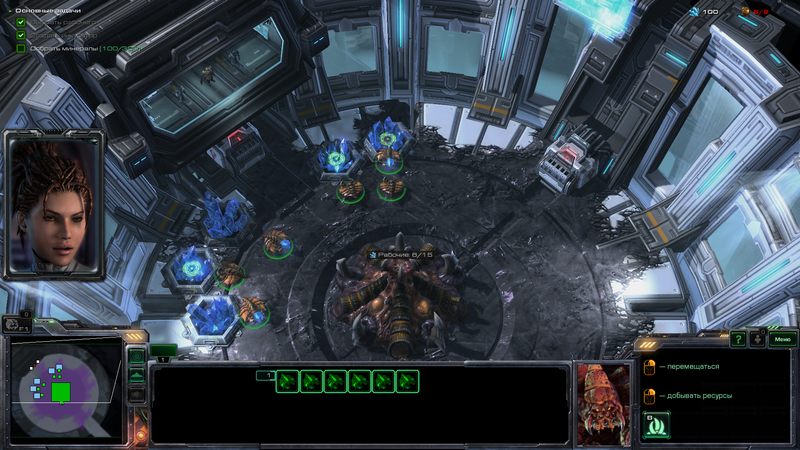Toggle the top minimap ping button
The height and width of the screenshot is (450, 800).
point(136,356)
